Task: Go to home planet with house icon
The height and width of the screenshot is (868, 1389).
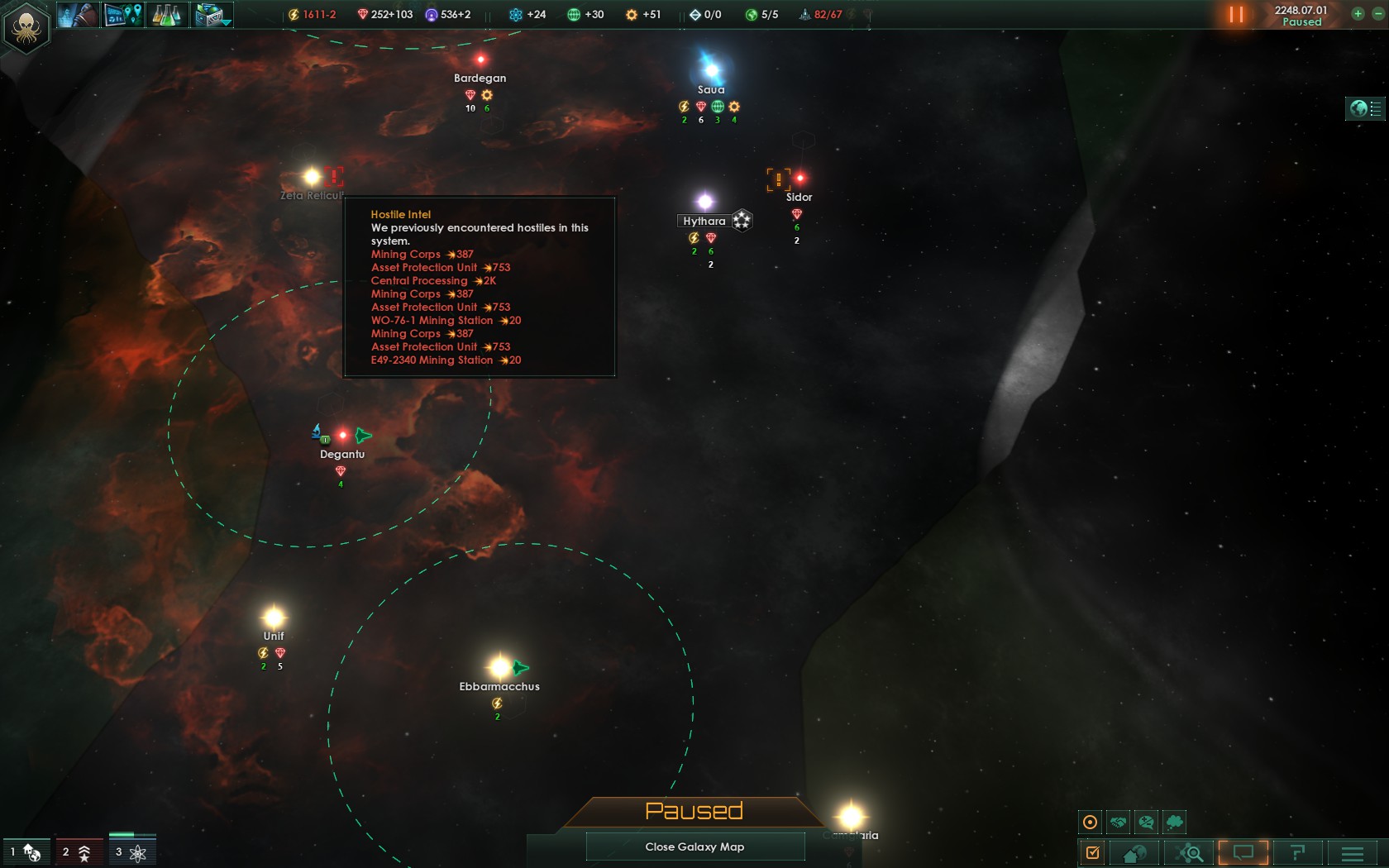Action: click(x=1134, y=852)
